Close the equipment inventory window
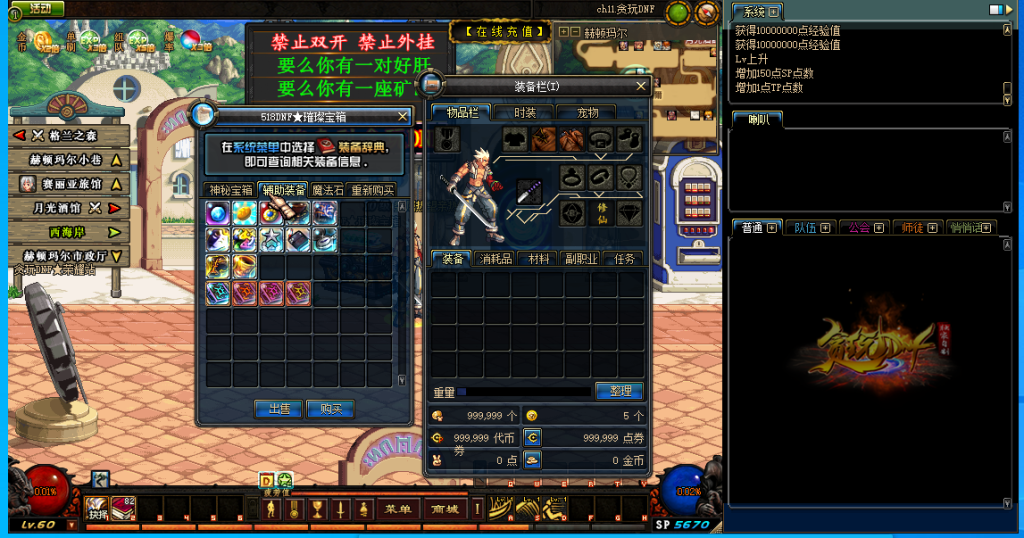1024x538 pixels. (641, 86)
